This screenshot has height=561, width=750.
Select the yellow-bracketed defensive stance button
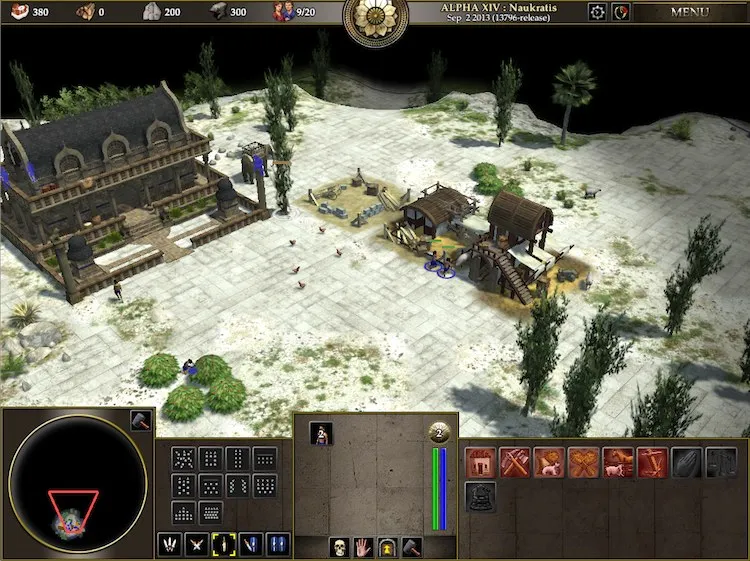[x=224, y=544]
